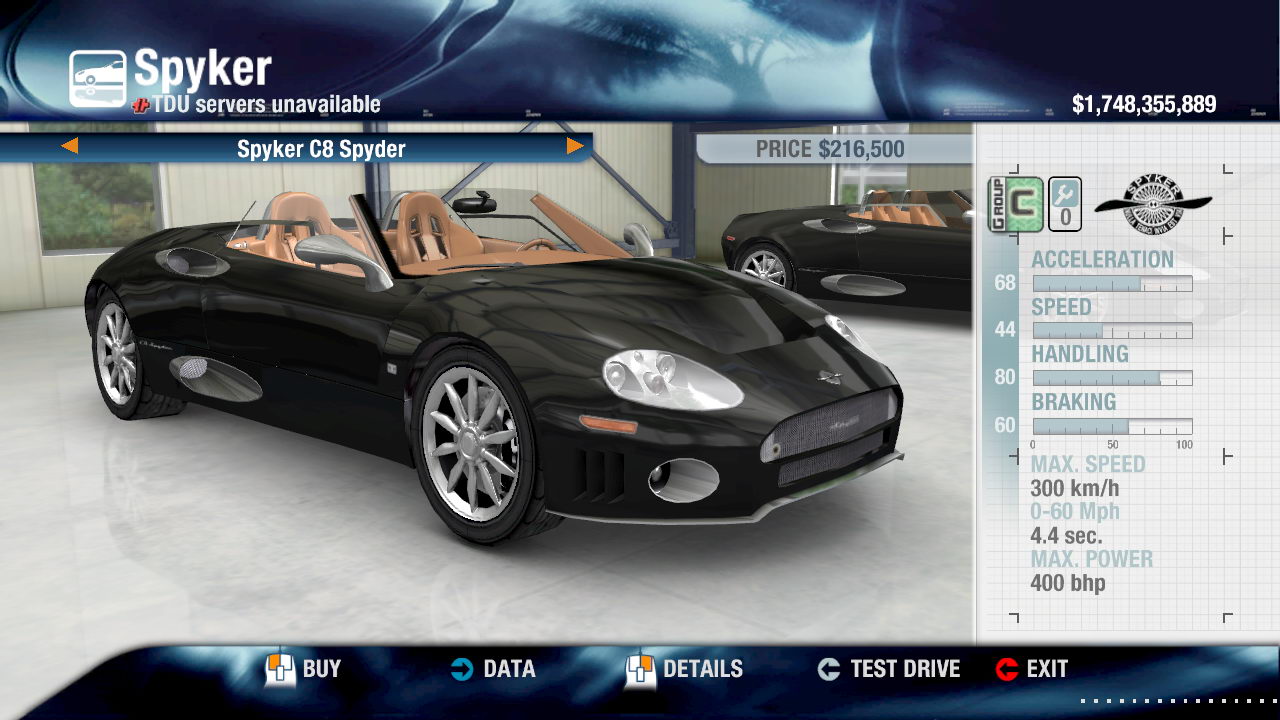The width and height of the screenshot is (1280, 720).
Task: Show the previous car with the left arrow
Action: click(69, 147)
